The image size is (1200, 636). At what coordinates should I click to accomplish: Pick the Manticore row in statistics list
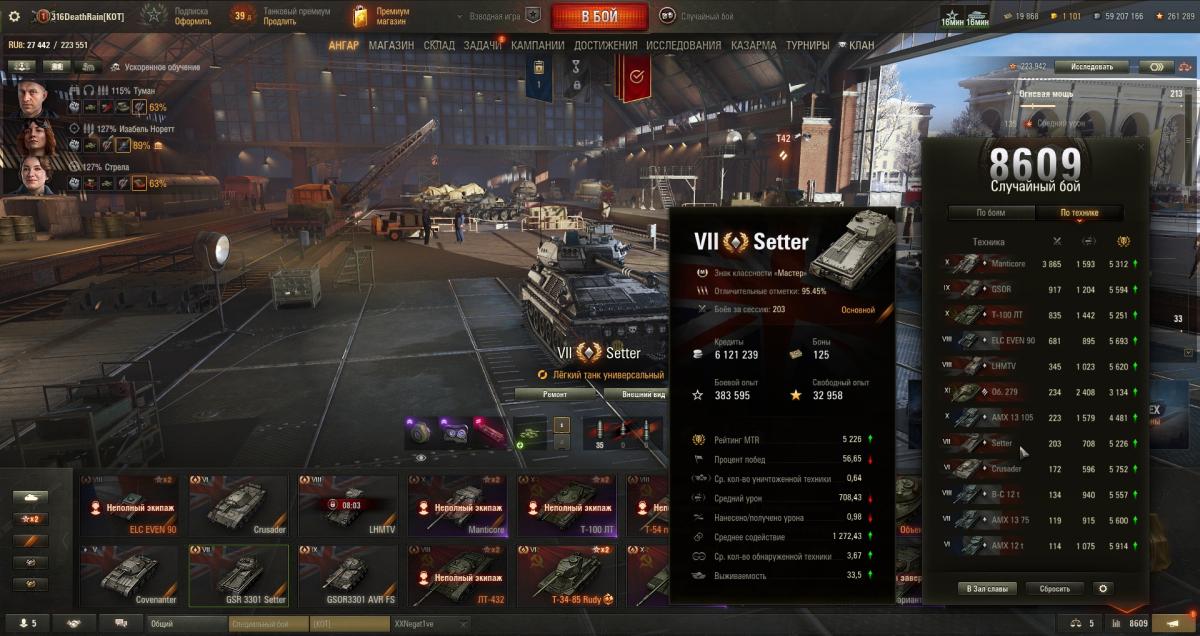1040,264
